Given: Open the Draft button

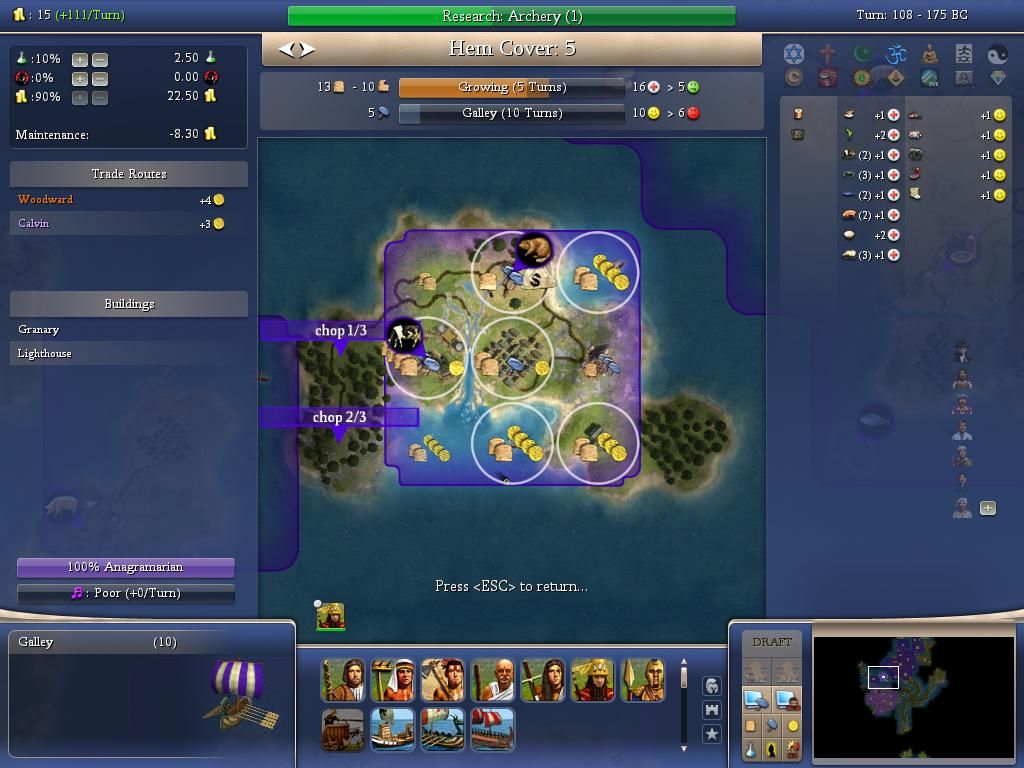Looking at the screenshot, I should [771, 642].
